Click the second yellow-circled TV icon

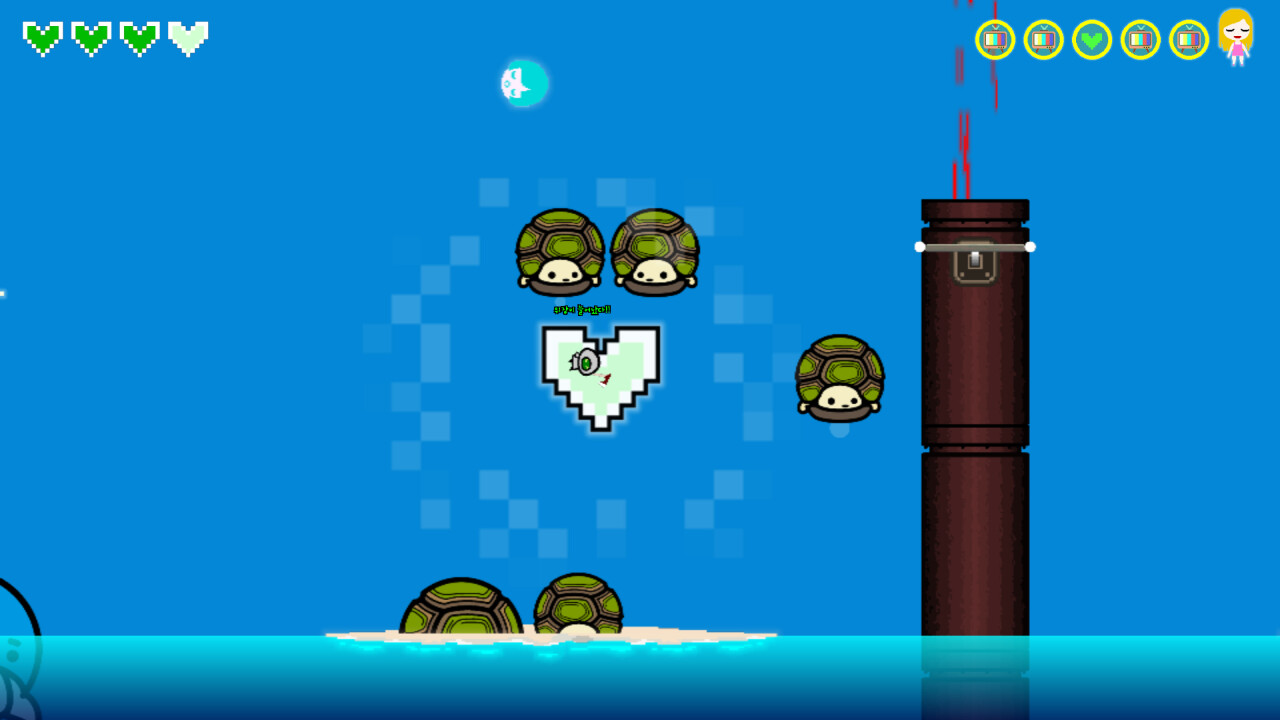click(1043, 41)
